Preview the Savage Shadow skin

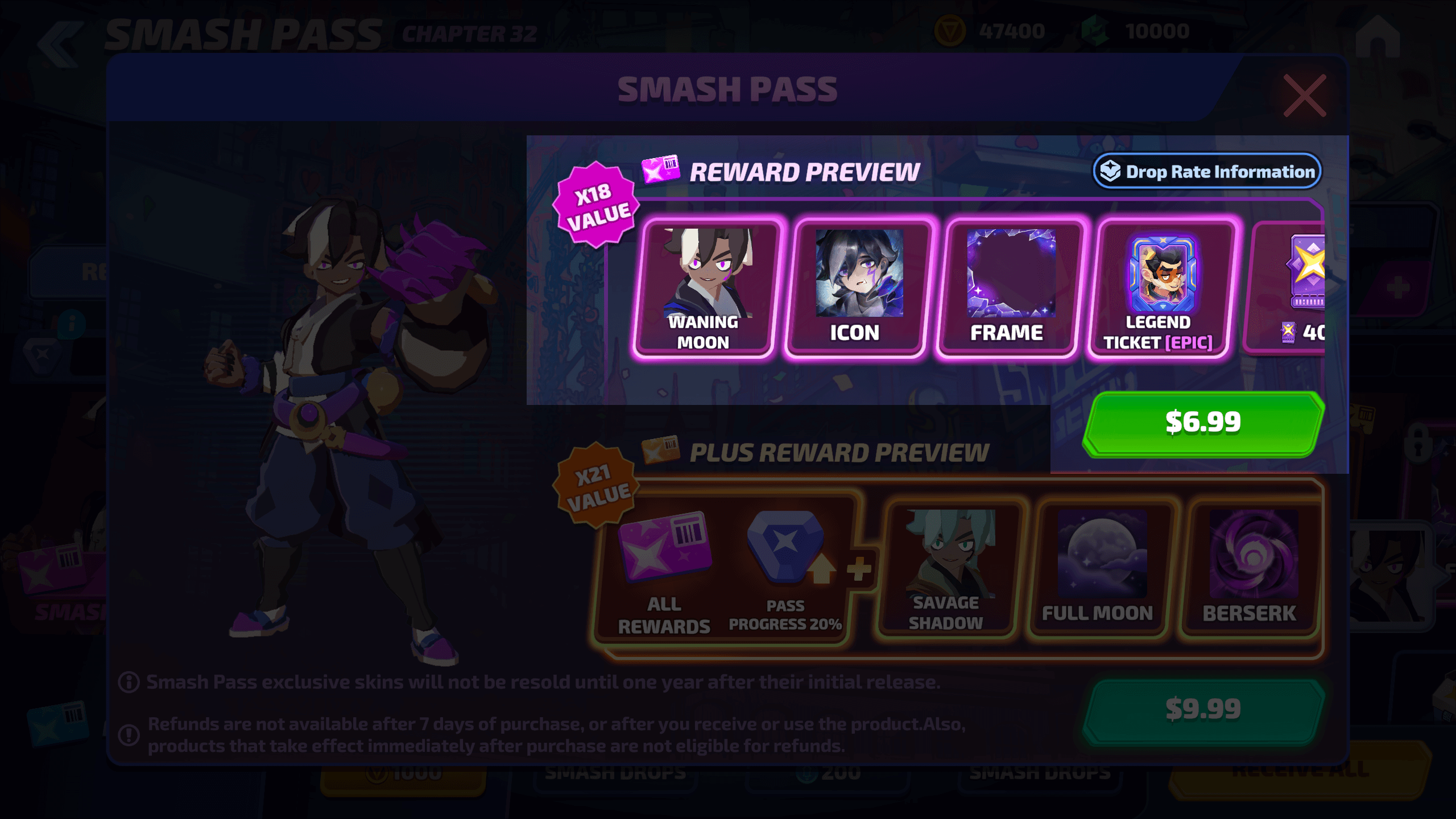[948, 569]
